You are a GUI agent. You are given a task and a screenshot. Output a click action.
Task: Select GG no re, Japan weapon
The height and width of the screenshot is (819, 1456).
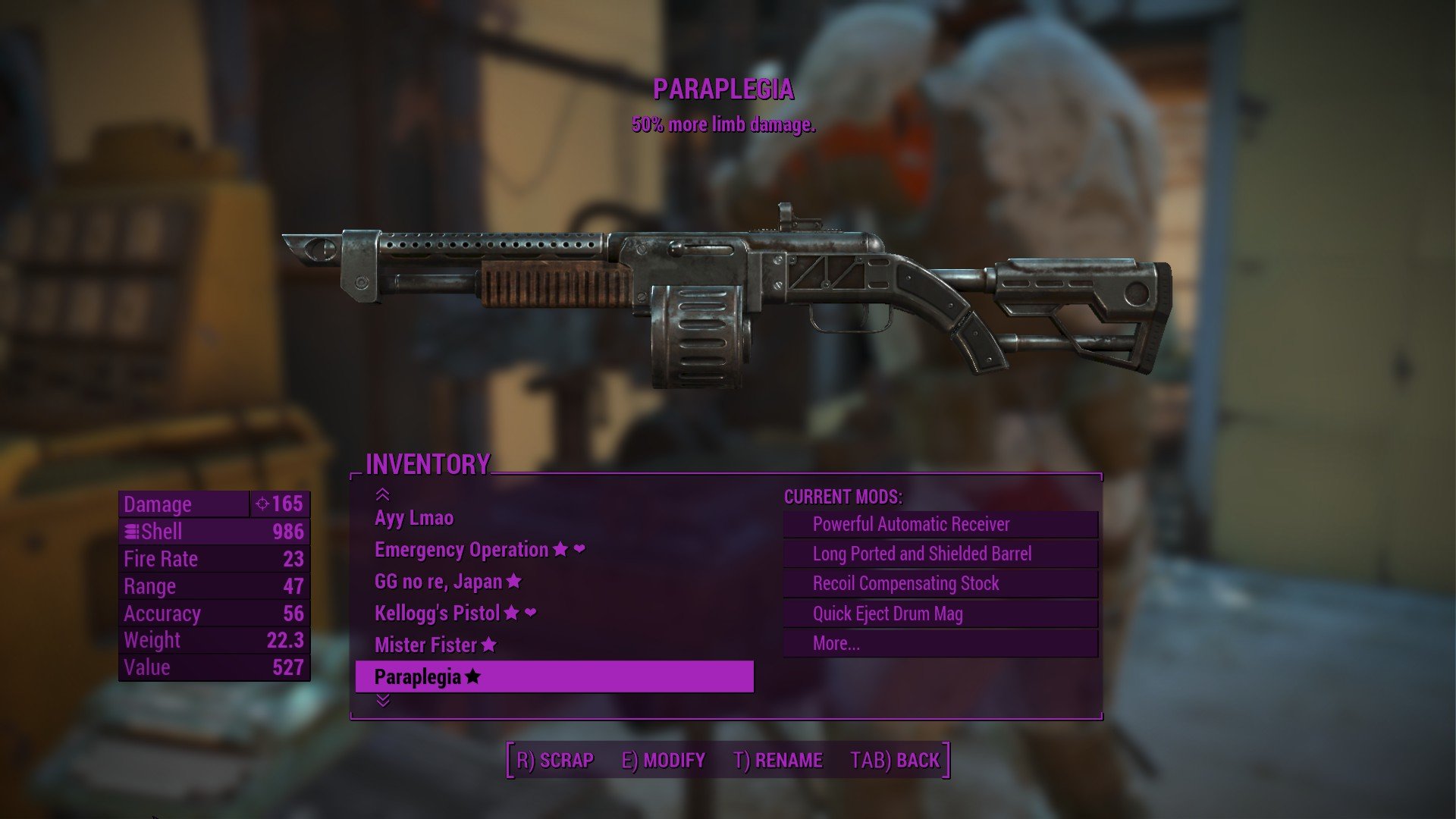(438, 582)
